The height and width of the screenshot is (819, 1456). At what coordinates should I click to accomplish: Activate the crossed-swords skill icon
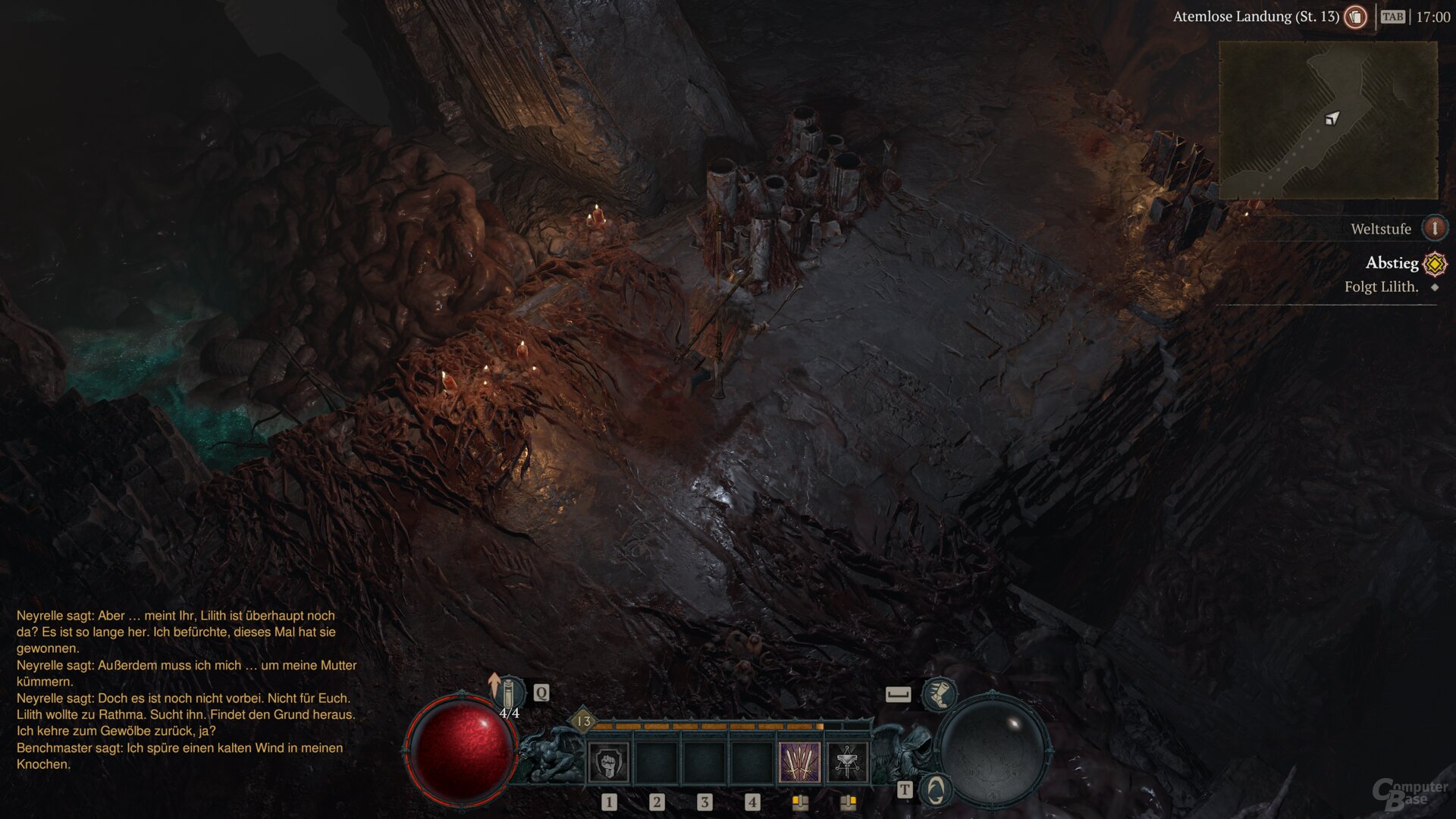click(x=800, y=762)
